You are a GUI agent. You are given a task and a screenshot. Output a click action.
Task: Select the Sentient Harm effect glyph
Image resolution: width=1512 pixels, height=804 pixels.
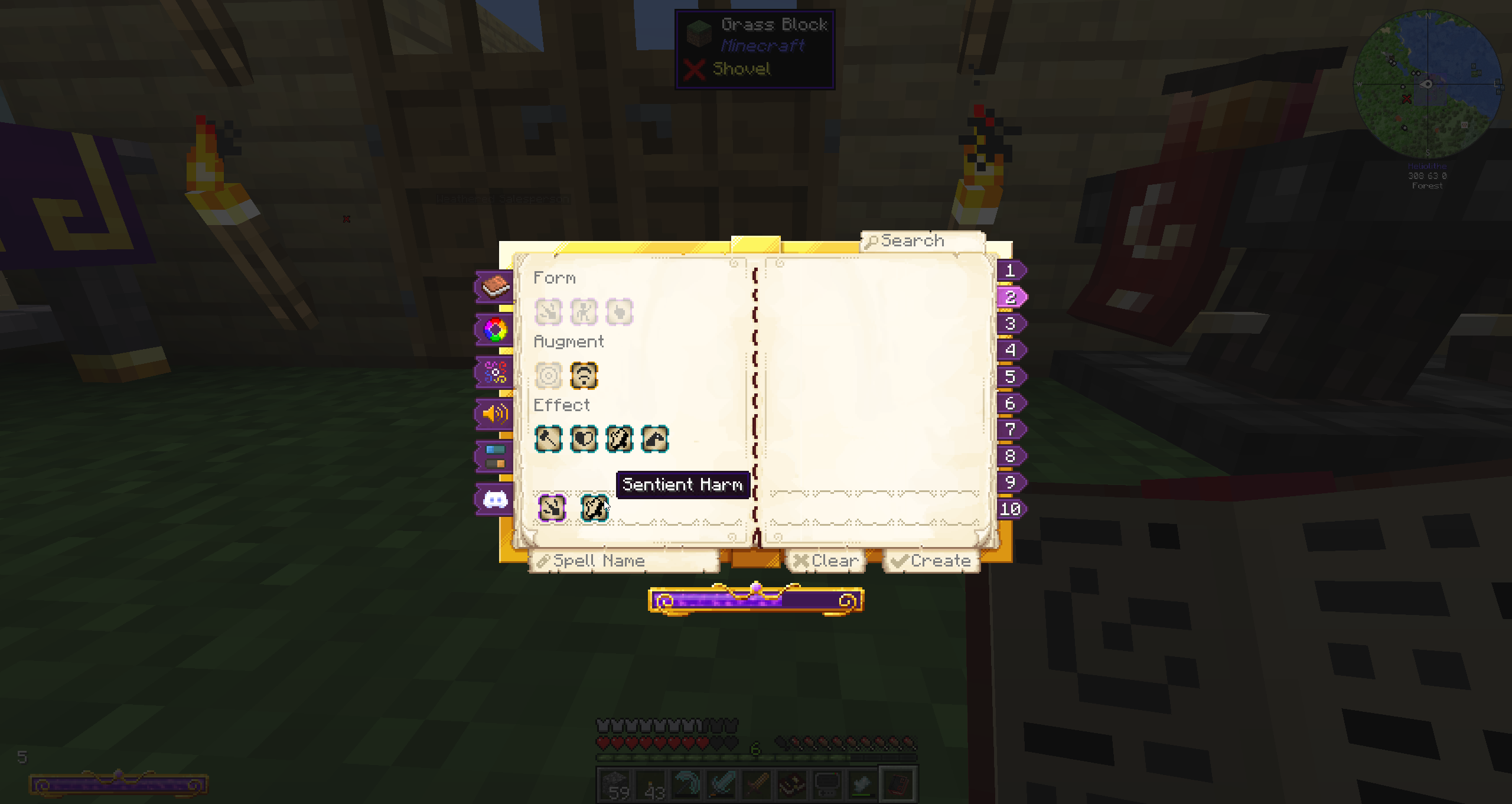620,438
